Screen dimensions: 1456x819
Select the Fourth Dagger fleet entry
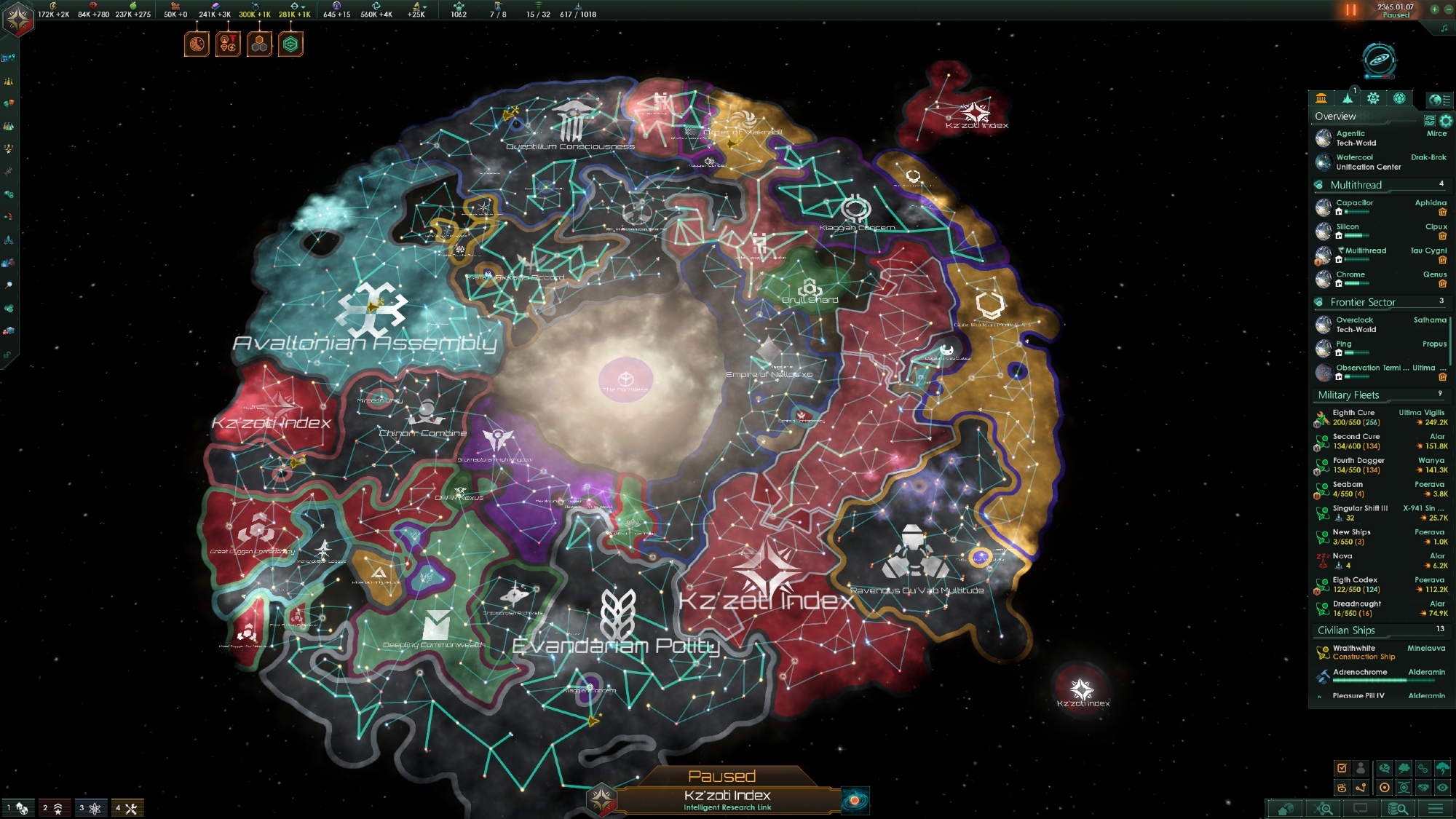pos(1358,465)
